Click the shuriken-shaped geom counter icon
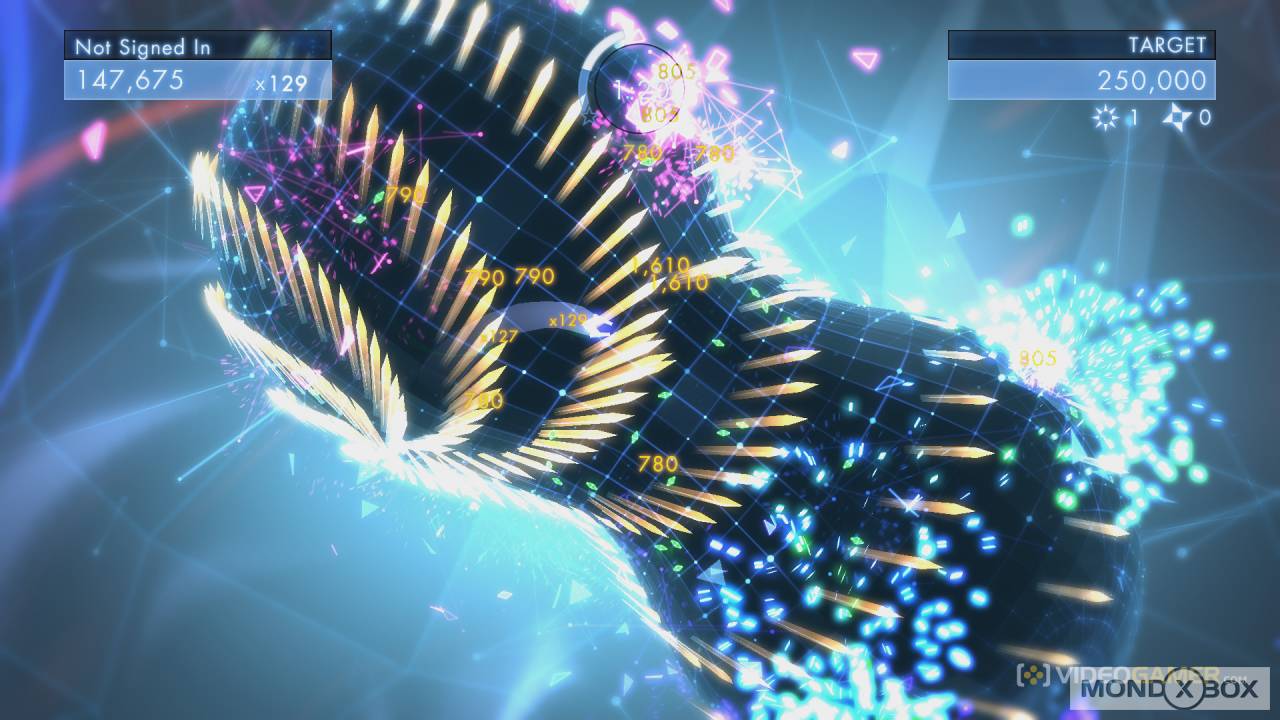The height and width of the screenshot is (720, 1280). pyautogui.click(x=1174, y=116)
